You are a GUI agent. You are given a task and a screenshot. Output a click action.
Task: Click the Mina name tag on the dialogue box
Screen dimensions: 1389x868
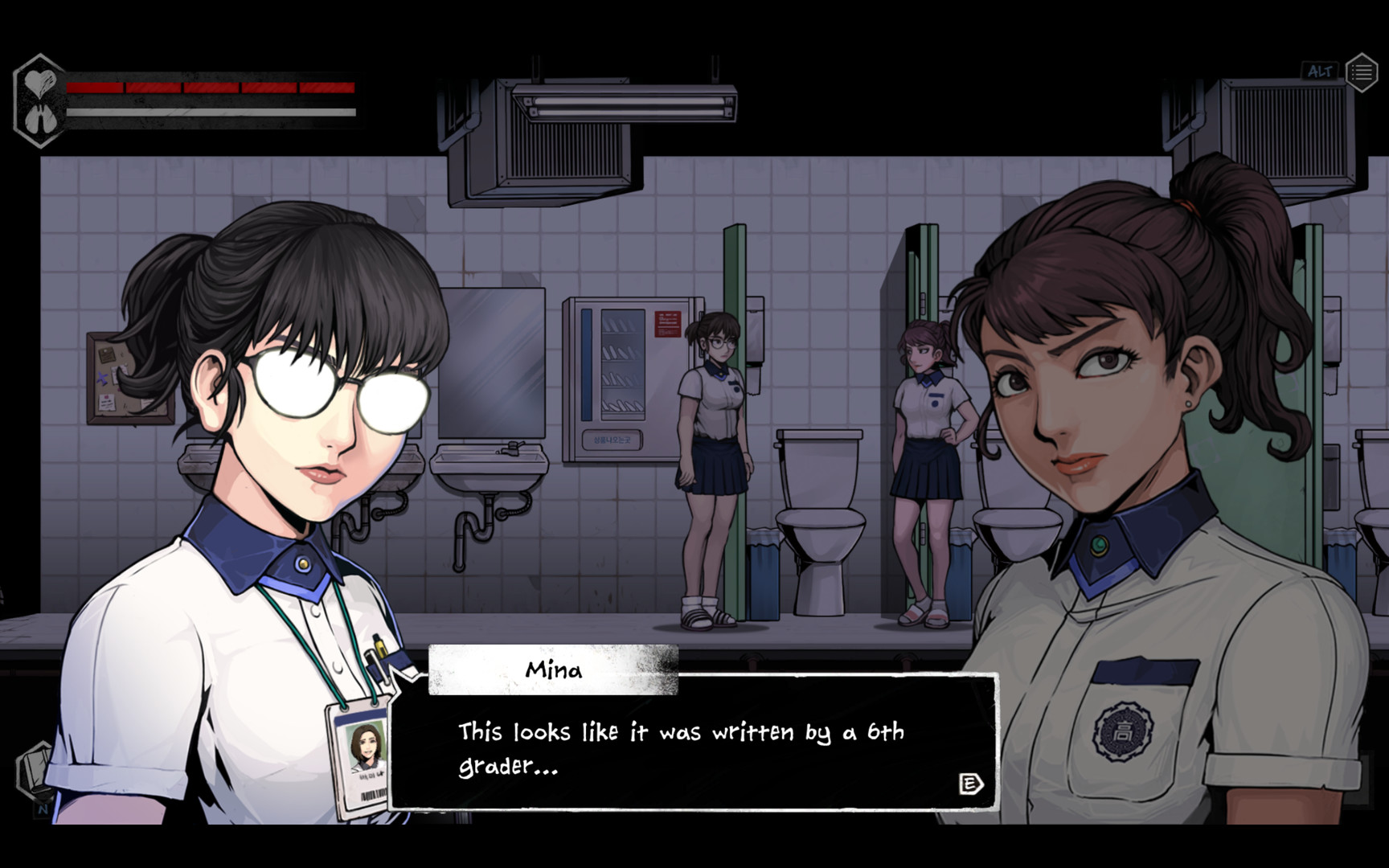555,670
